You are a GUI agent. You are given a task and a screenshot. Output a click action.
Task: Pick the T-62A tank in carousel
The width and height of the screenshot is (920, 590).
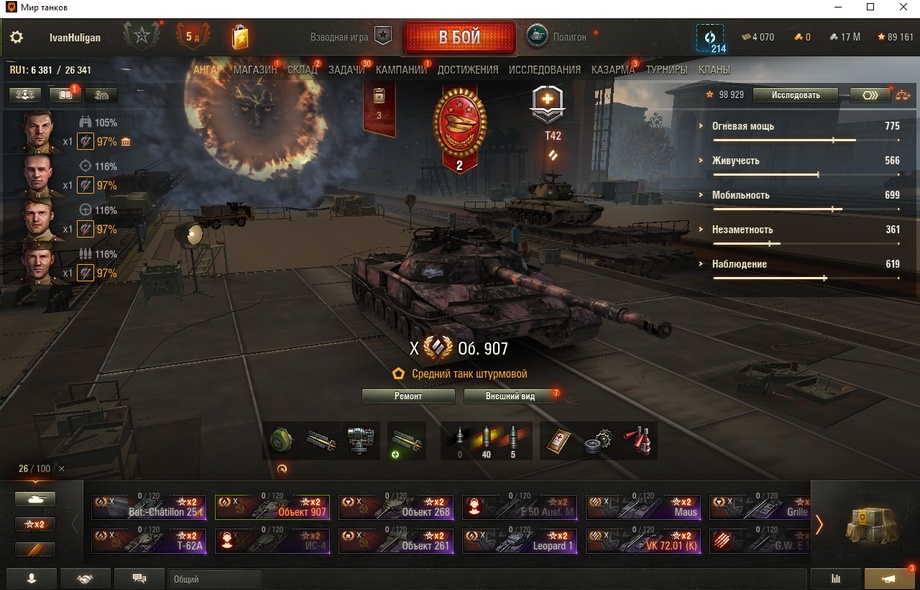pos(149,541)
